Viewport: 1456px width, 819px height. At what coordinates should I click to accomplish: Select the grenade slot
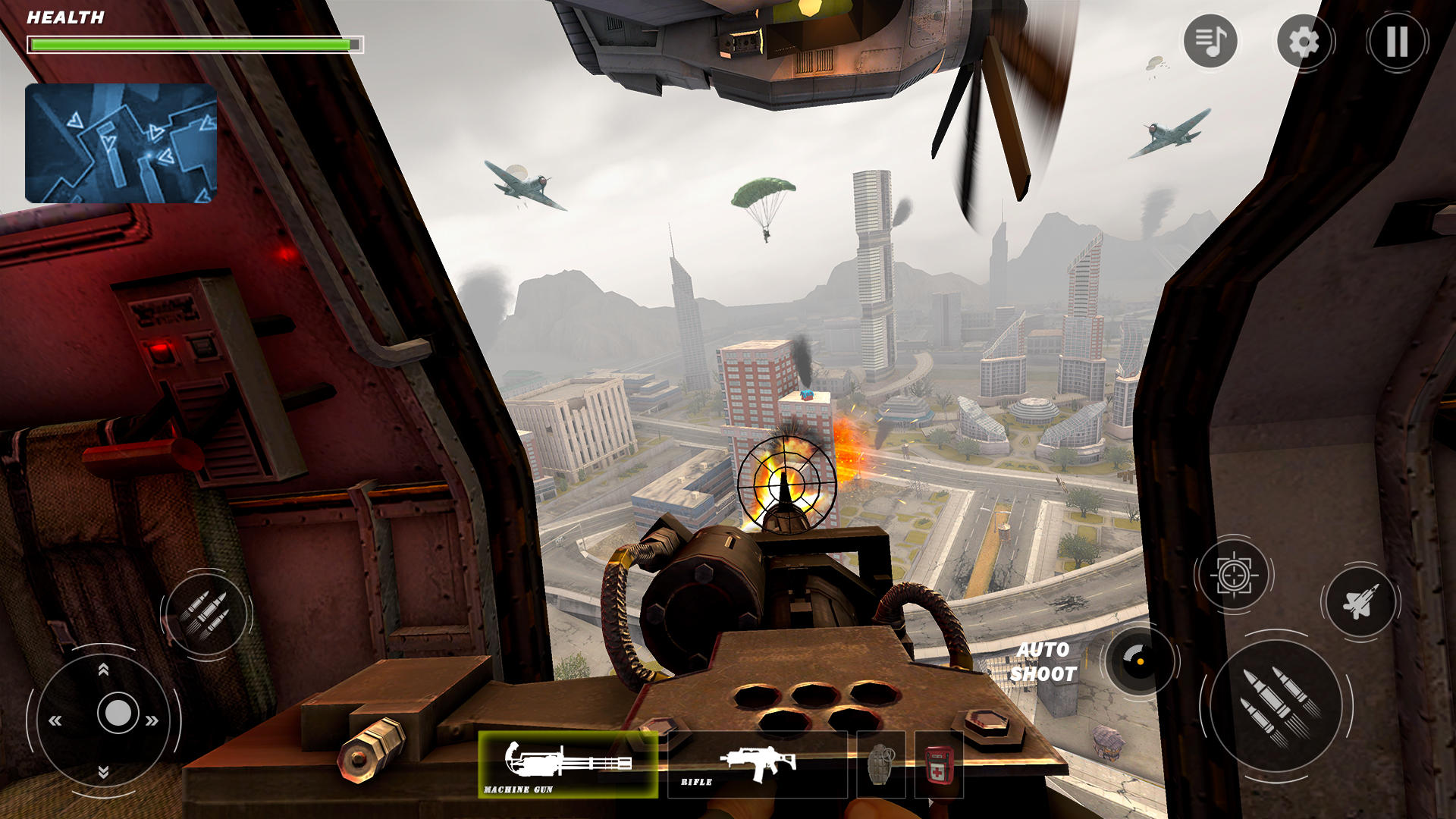pos(880,764)
